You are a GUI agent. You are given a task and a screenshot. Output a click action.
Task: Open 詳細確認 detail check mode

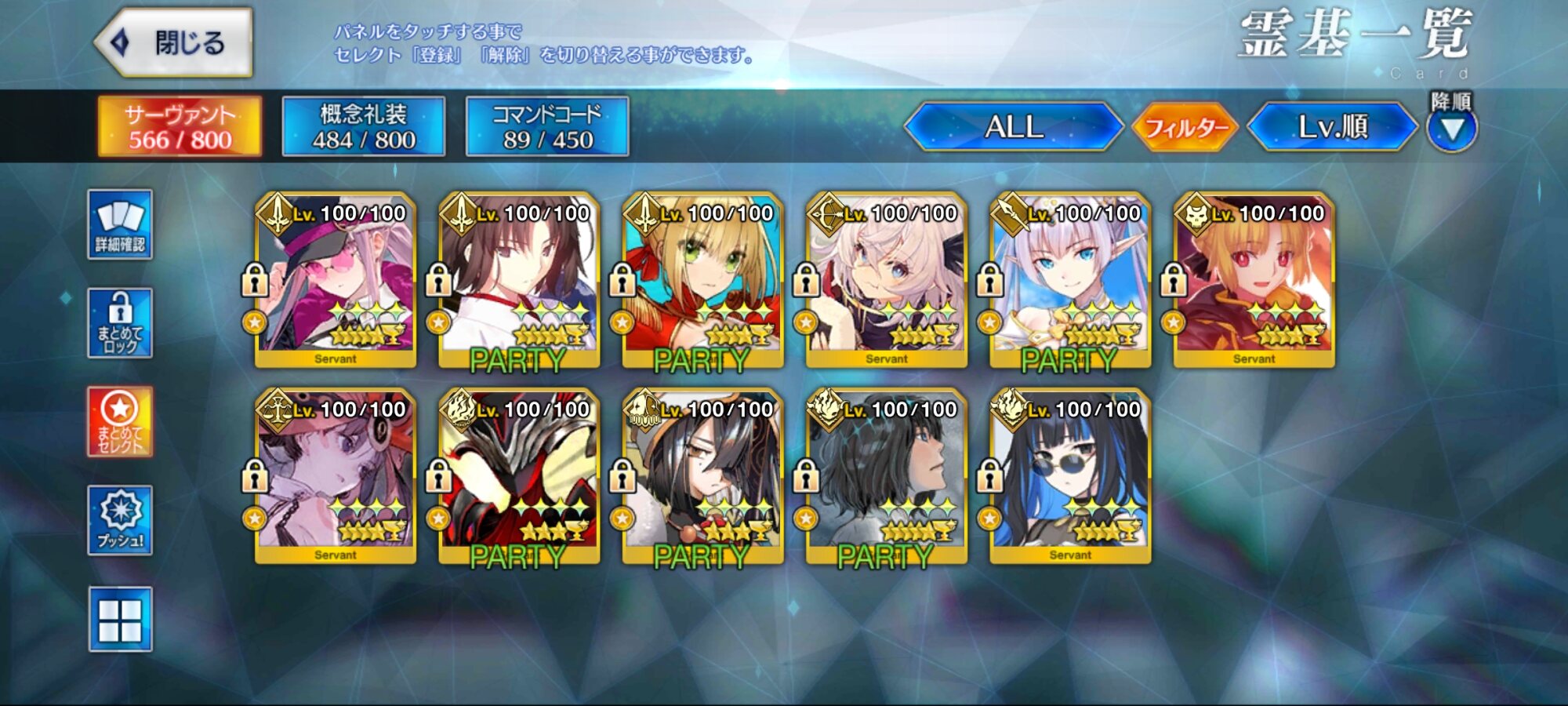coord(120,224)
